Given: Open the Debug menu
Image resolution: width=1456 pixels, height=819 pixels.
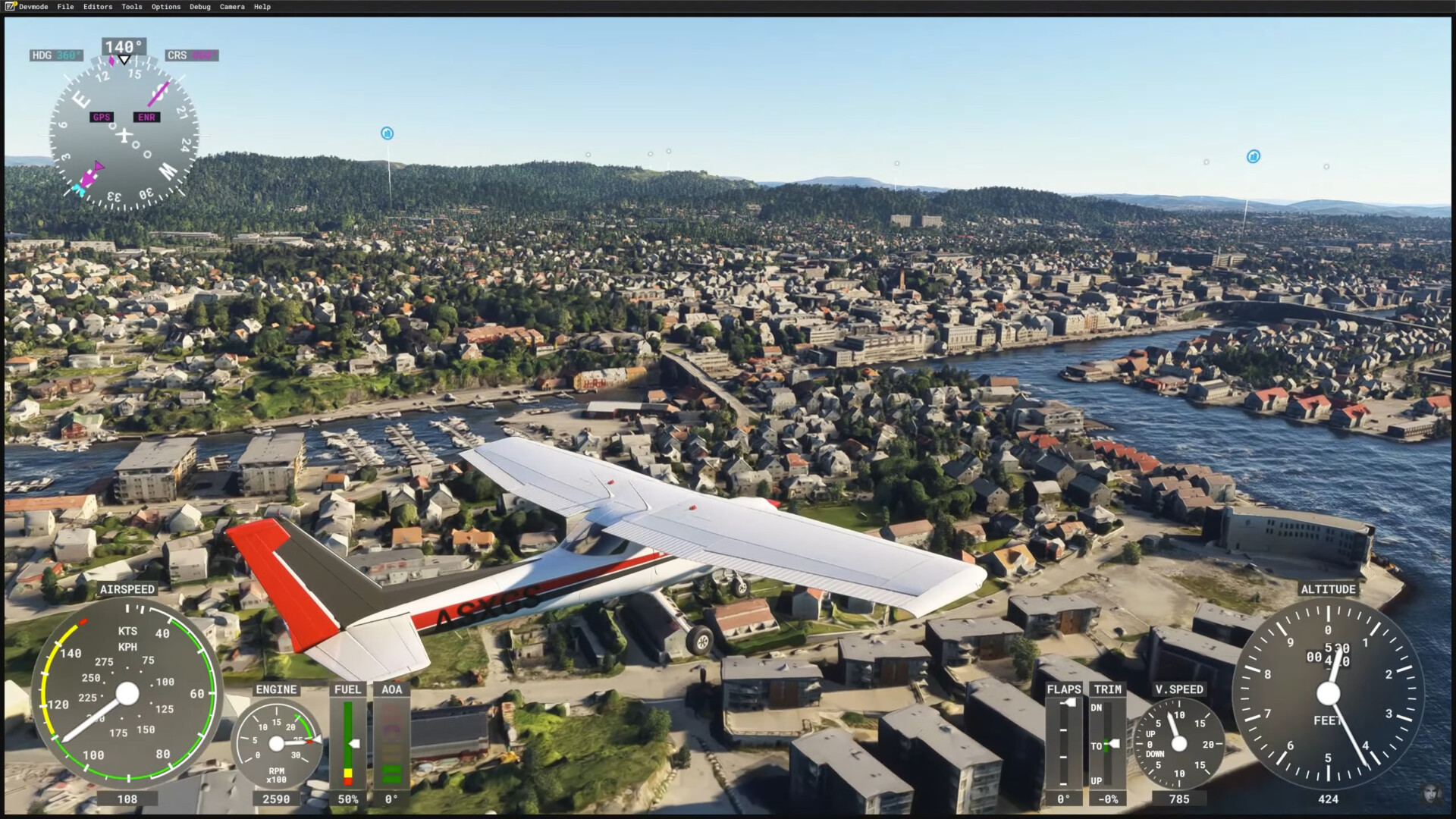Looking at the screenshot, I should coord(200,7).
